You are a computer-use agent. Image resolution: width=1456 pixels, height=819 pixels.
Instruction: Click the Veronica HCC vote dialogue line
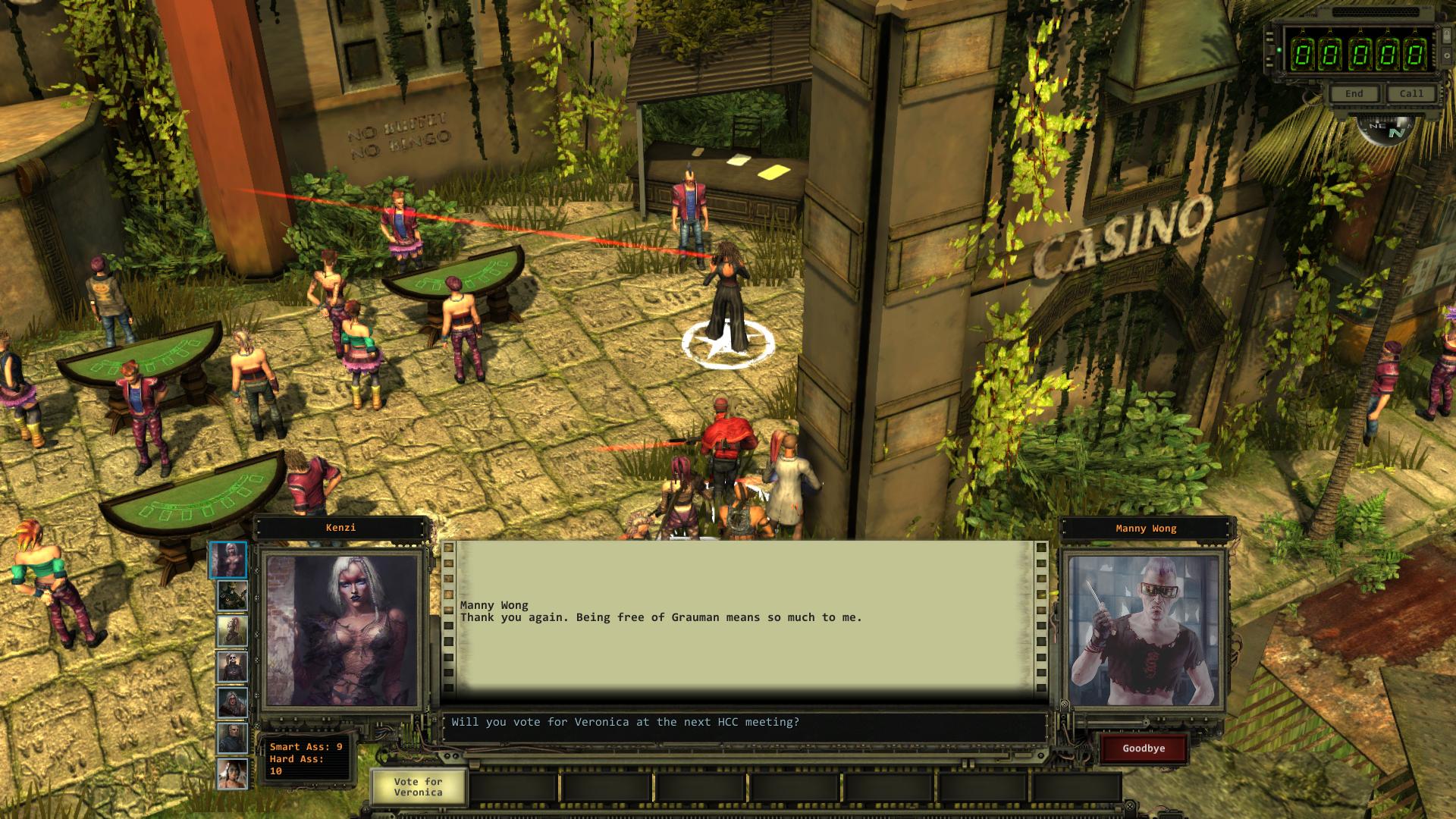click(625, 723)
